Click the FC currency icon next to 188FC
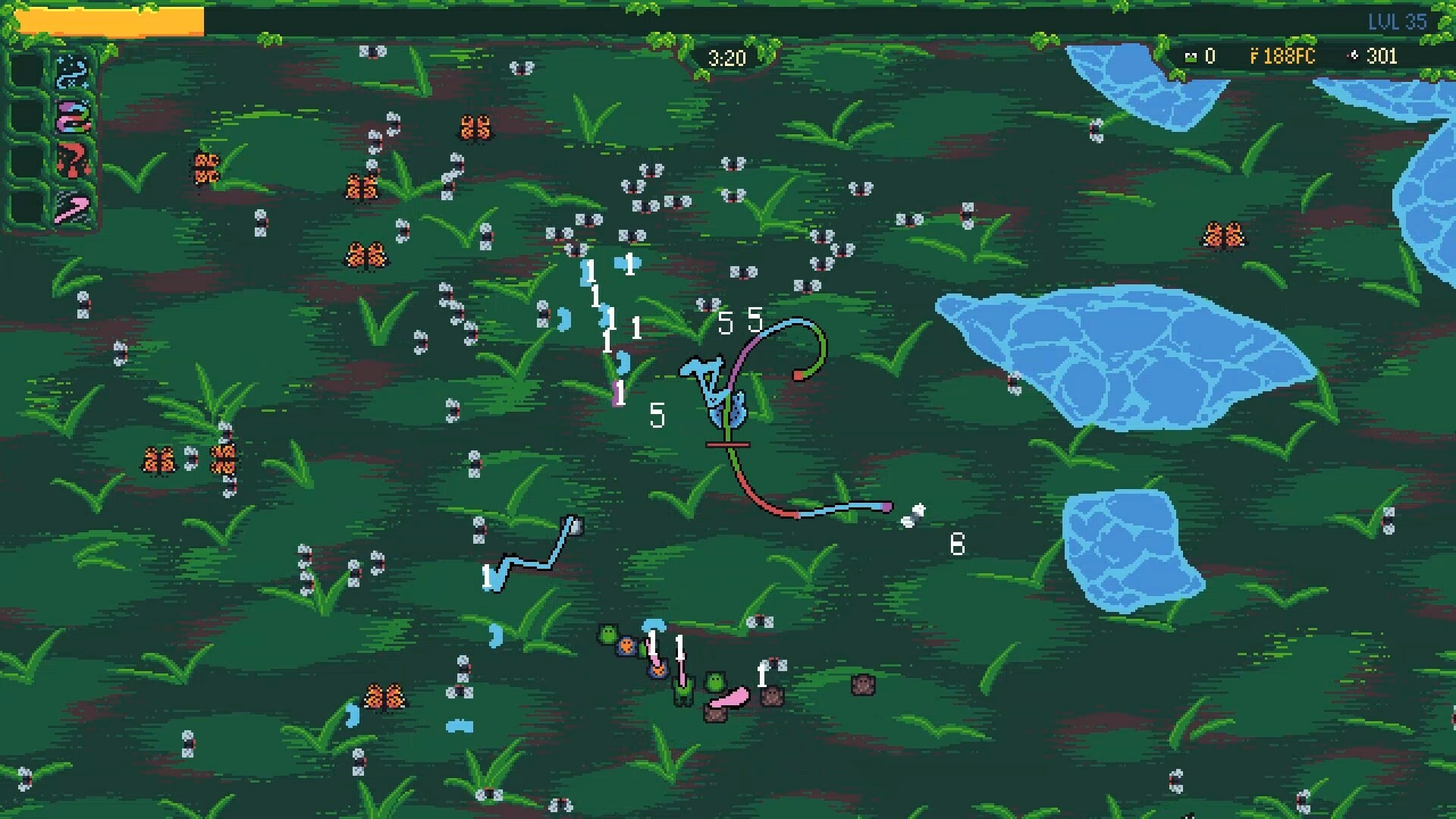This screenshot has height=819, width=1456. click(1254, 56)
